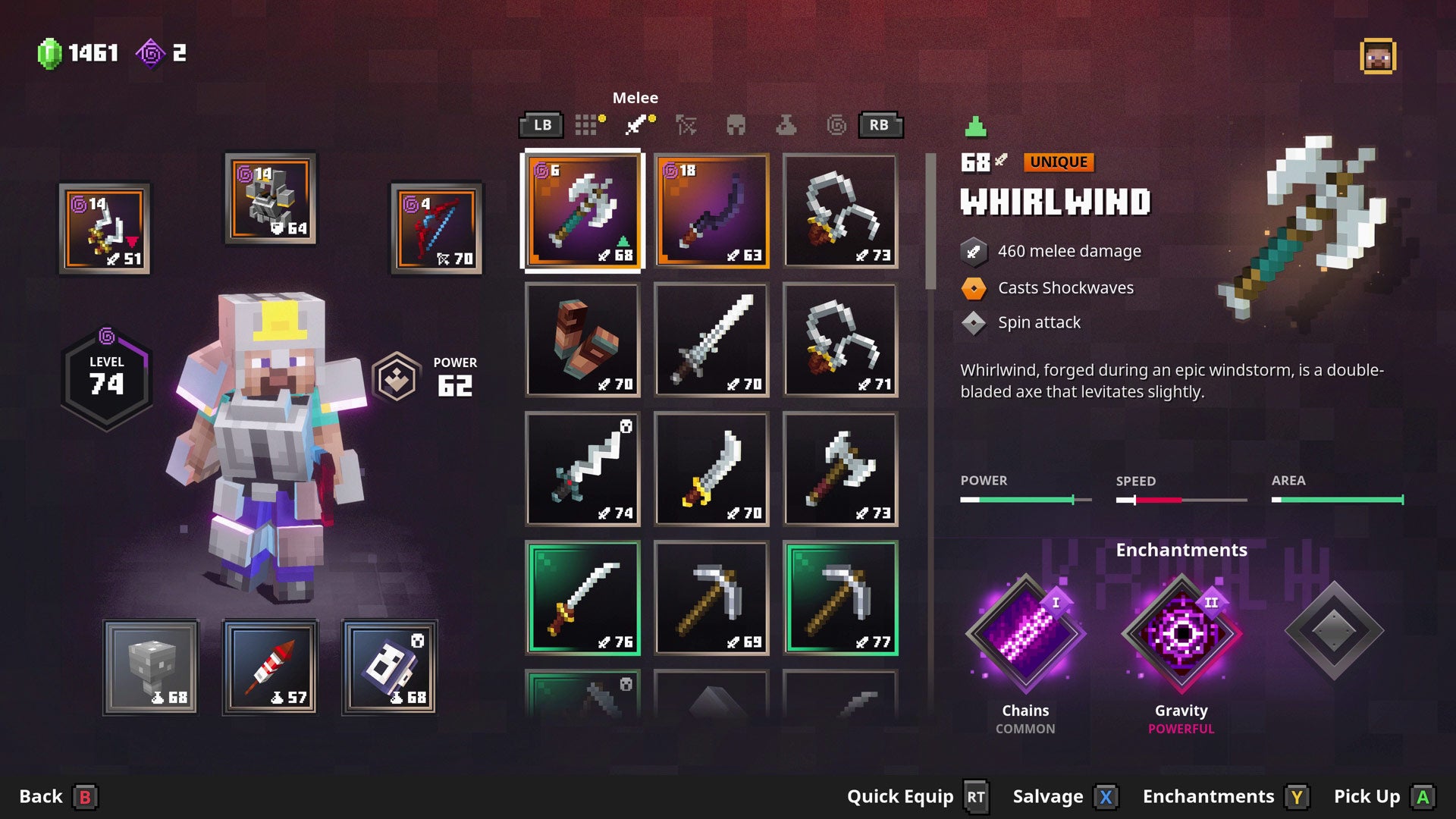Open the Chains enchantment
Viewport: 1456px width, 819px height.
tap(1025, 633)
